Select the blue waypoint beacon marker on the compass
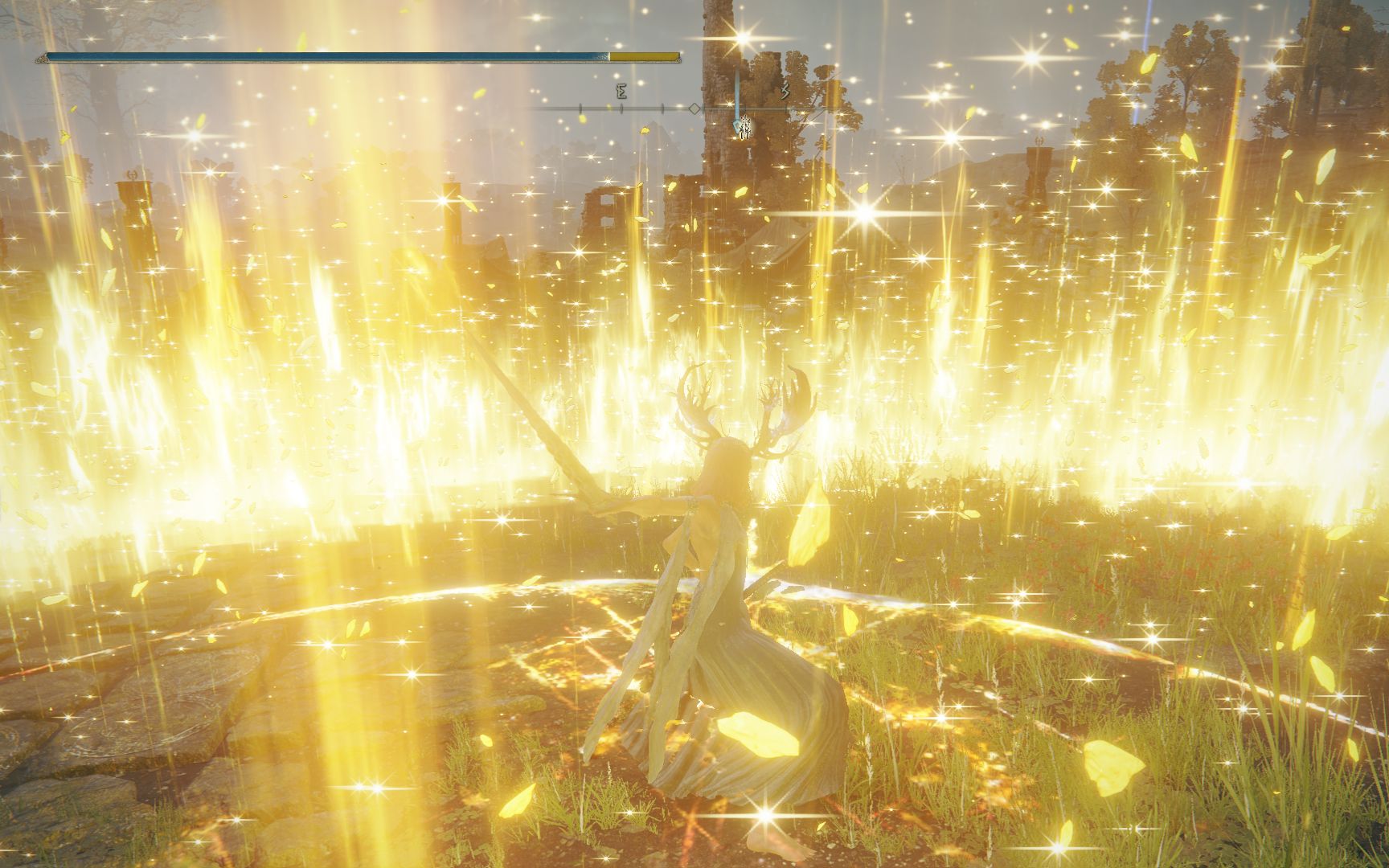Screen dimensions: 1389x868 [x=735, y=123]
